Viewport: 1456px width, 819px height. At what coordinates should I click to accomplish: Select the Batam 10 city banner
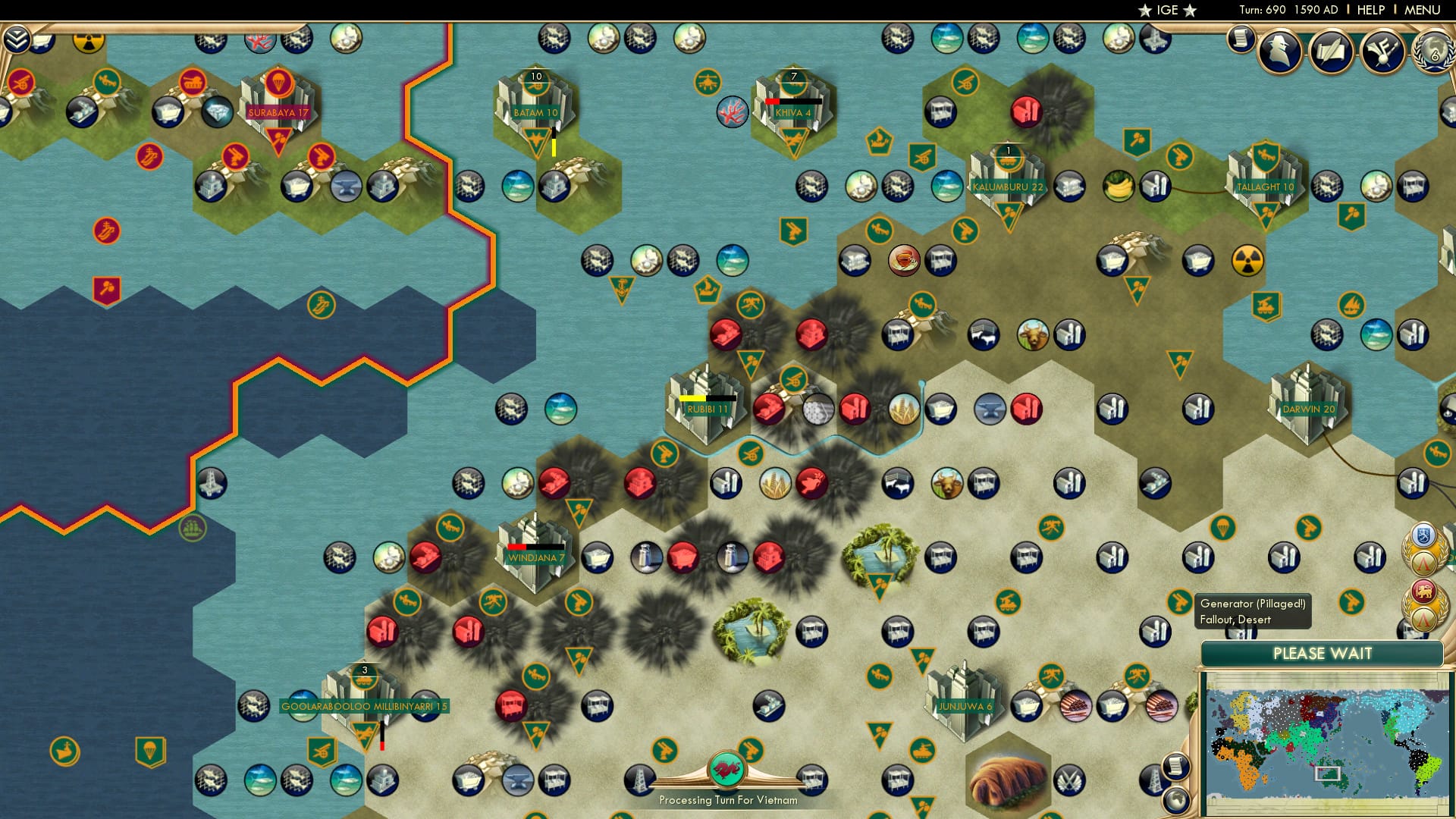point(536,111)
